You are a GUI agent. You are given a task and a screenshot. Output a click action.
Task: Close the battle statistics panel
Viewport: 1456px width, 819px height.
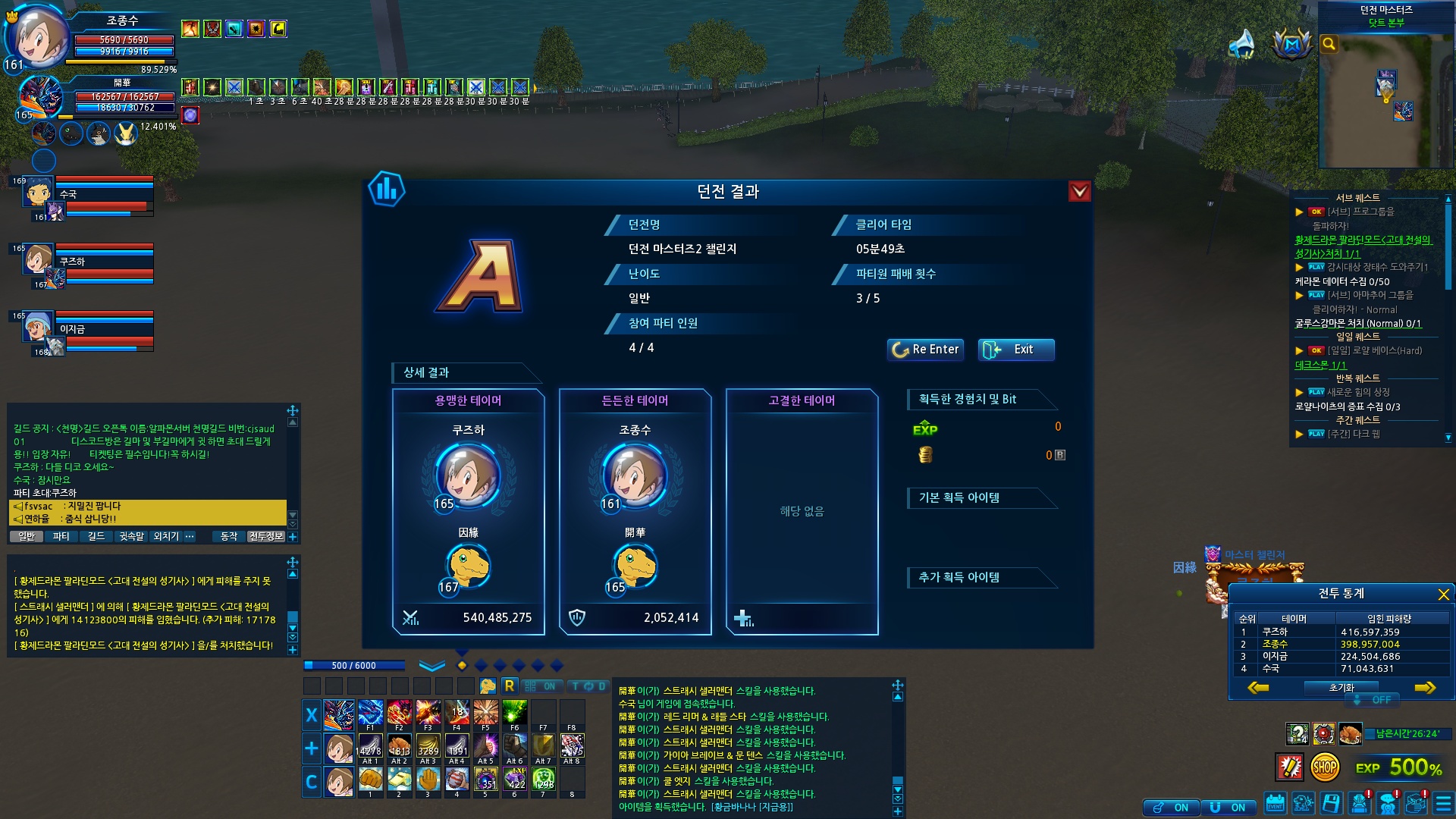(1443, 595)
